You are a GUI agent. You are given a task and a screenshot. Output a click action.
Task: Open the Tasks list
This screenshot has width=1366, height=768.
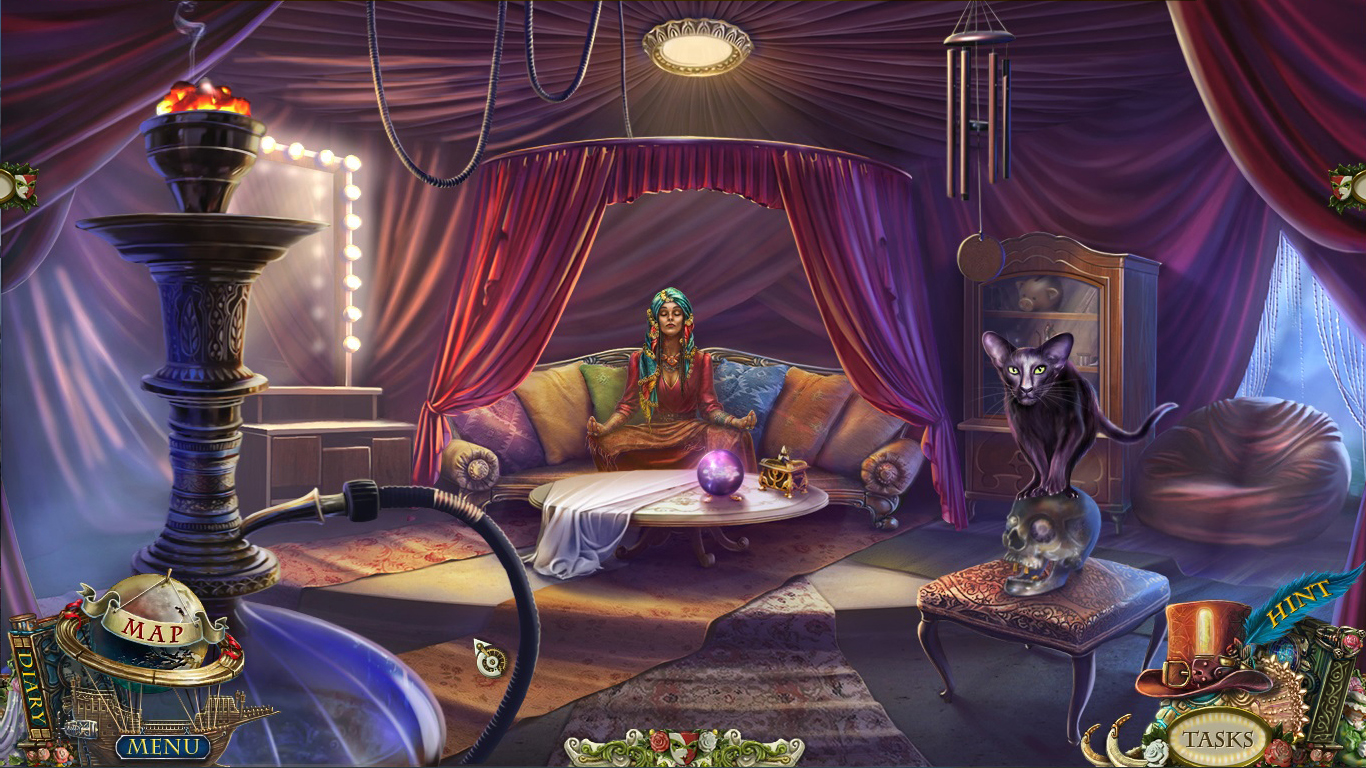[x=1218, y=739]
